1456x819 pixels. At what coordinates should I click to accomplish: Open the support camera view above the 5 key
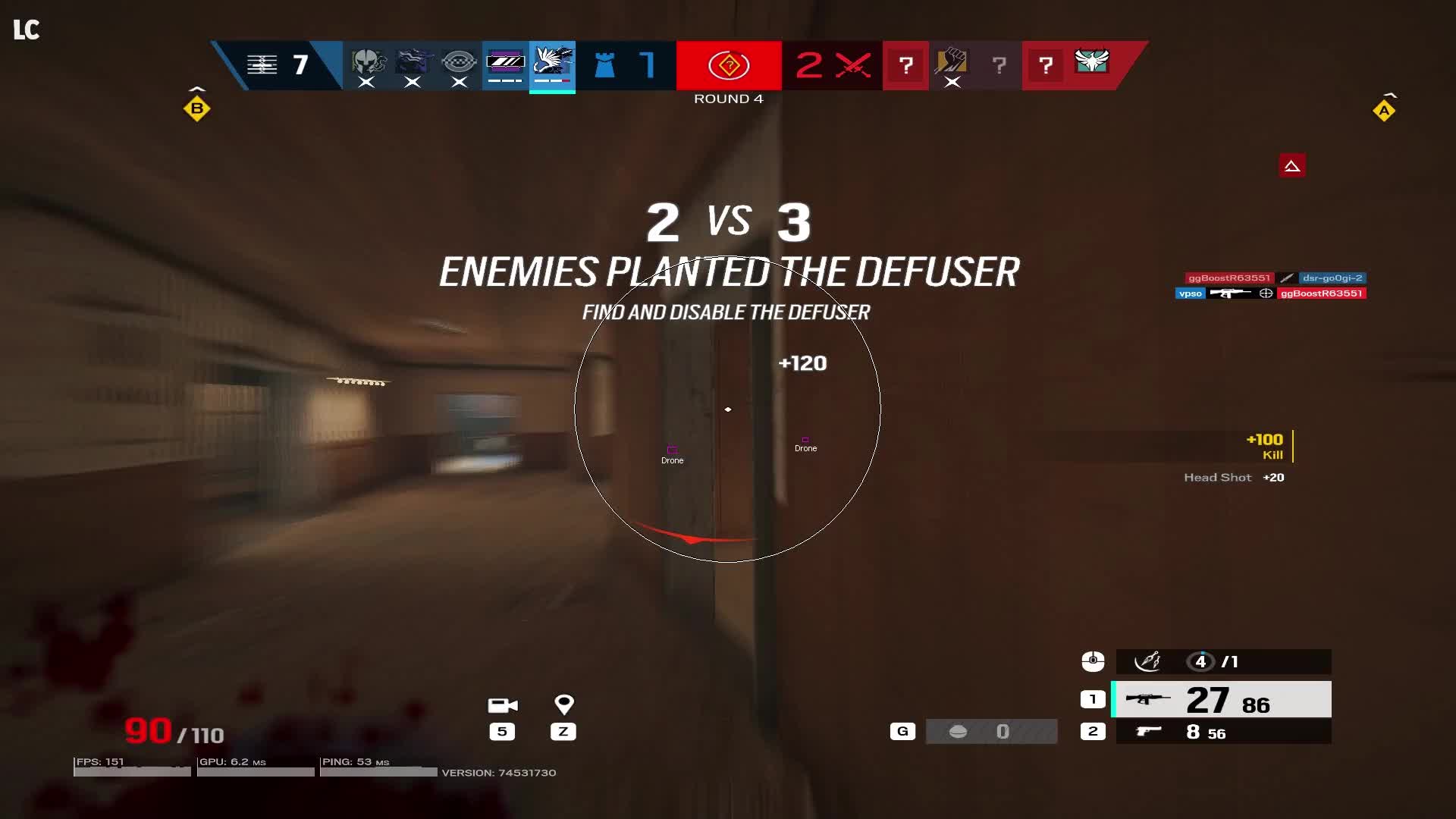click(502, 706)
